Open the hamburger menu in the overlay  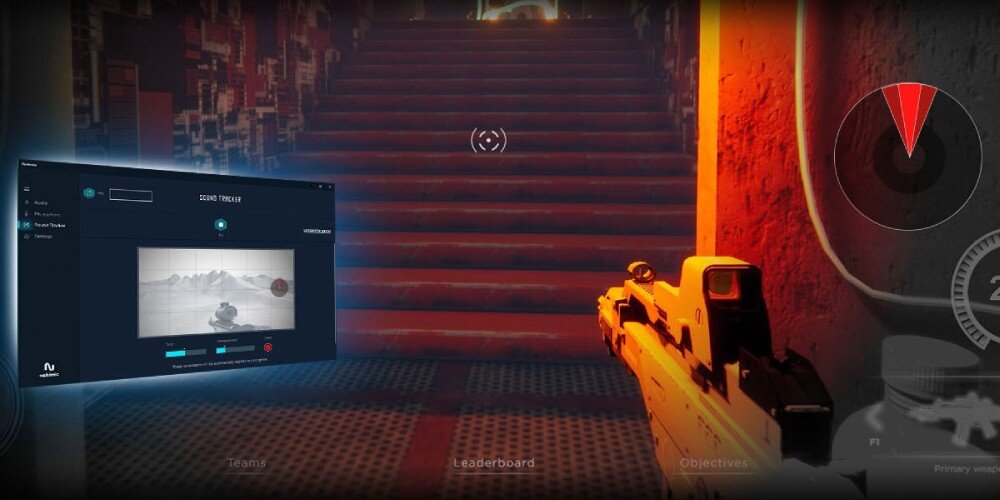coord(28,188)
